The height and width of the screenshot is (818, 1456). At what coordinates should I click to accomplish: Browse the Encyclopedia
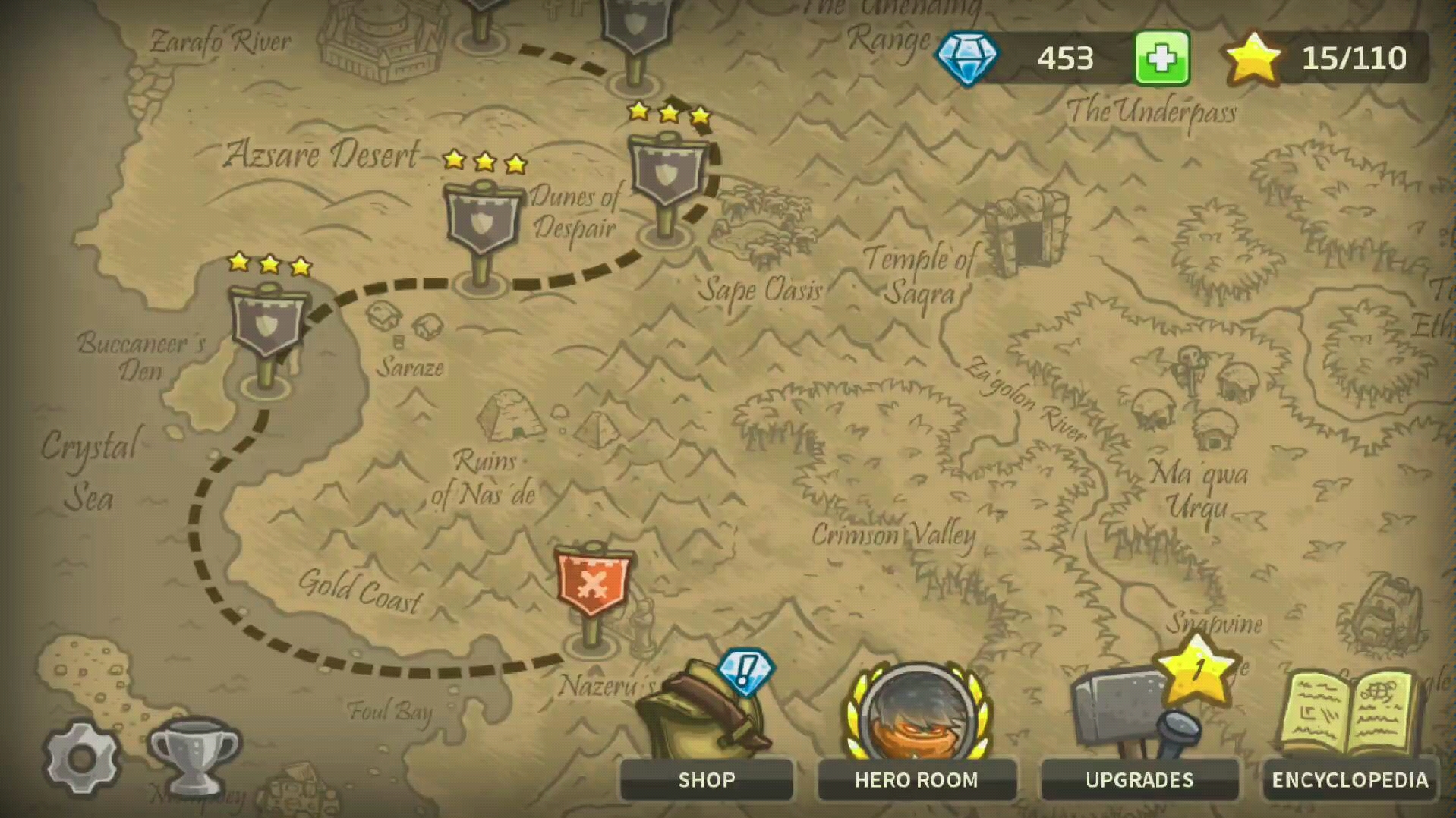click(1350, 779)
